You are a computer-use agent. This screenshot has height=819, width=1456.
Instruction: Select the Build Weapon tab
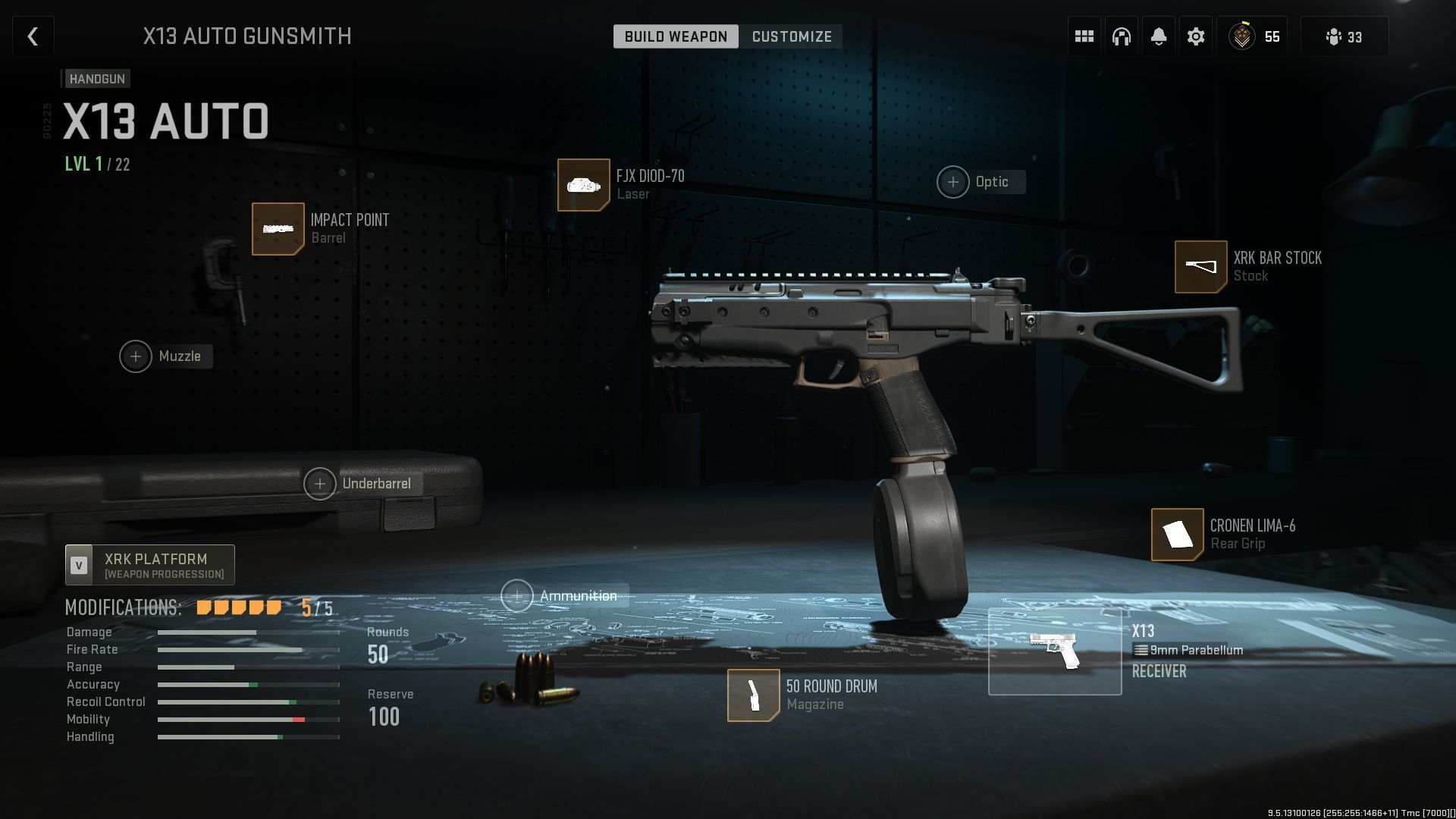tap(675, 36)
